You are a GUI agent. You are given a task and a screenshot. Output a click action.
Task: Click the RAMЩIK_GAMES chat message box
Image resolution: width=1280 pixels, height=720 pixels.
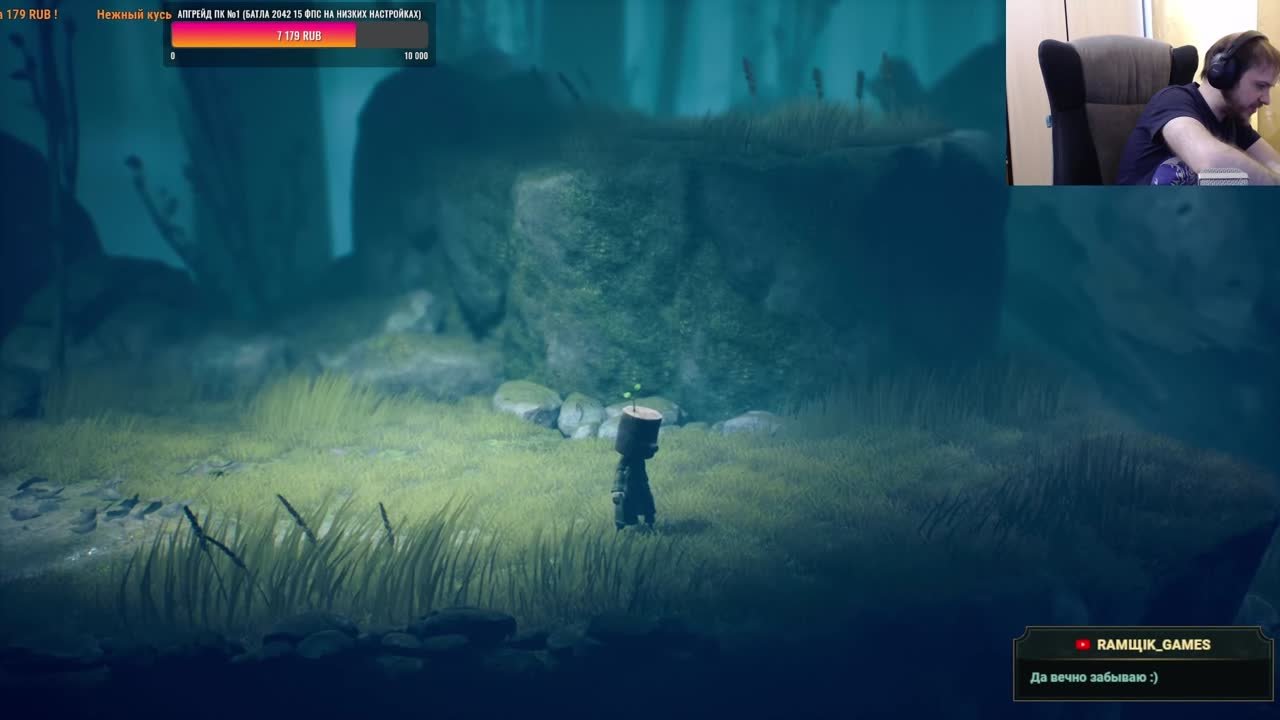(x=1143, y=664)
